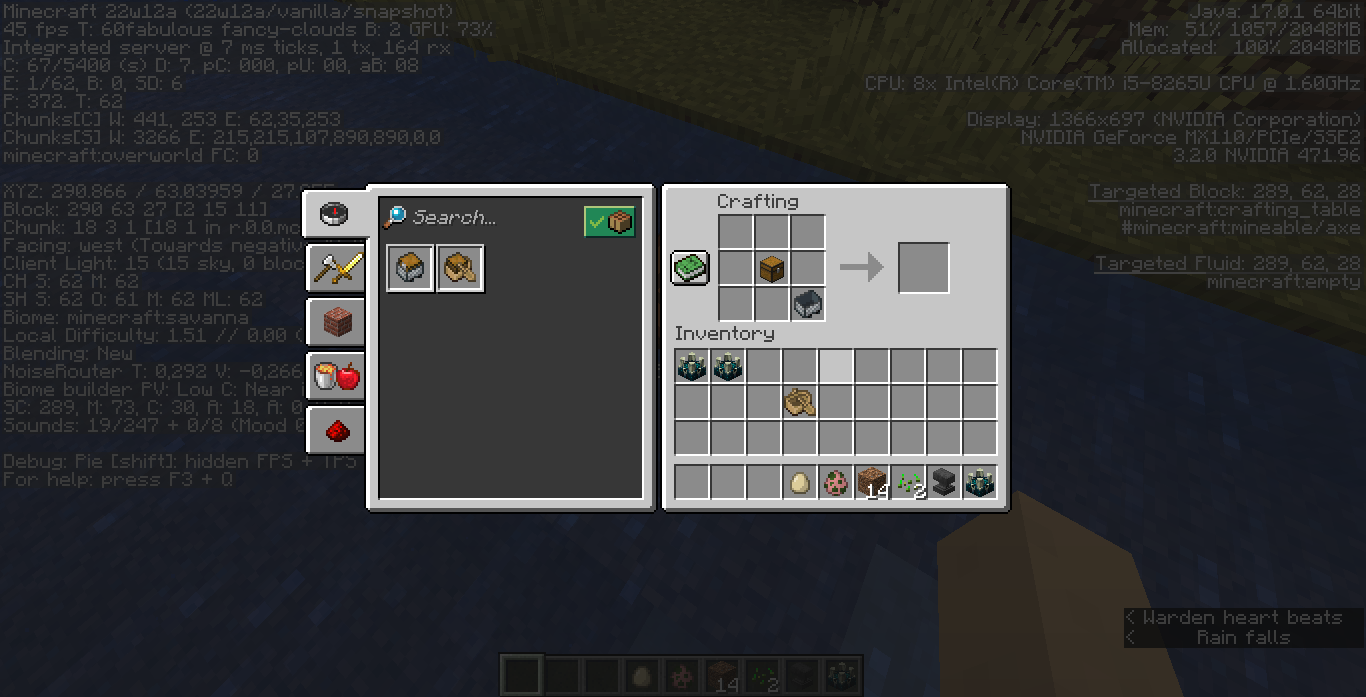Select the stack of 14 dirt blocks
This screenshot has height=697, width=1366.
pos(872,483)
